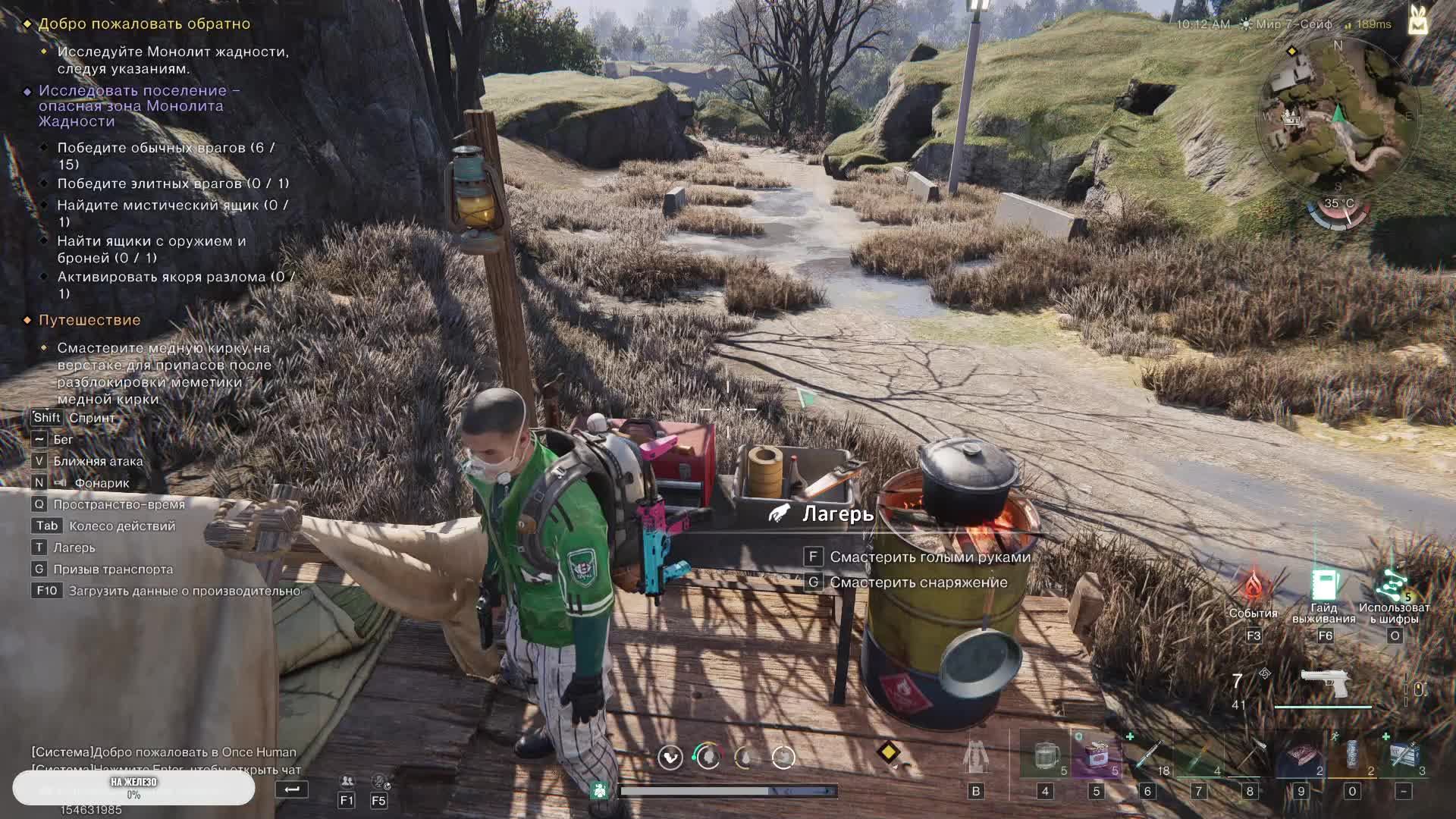Select the pickaxe hotbar slot
The height and width of the screenshot is (819, 1456).
[x=1250, y=755]
